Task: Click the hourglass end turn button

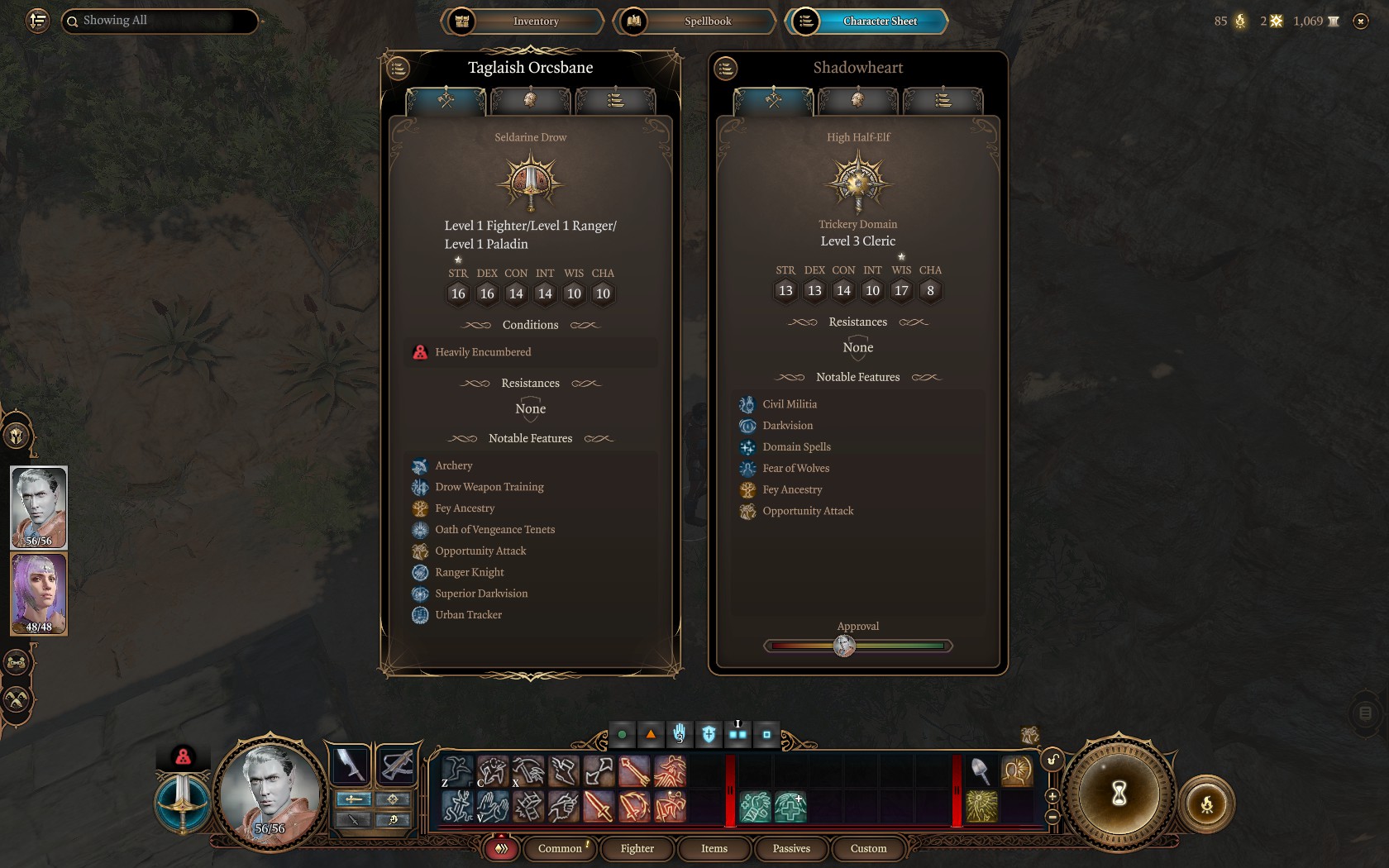Action: [1119, 794]
